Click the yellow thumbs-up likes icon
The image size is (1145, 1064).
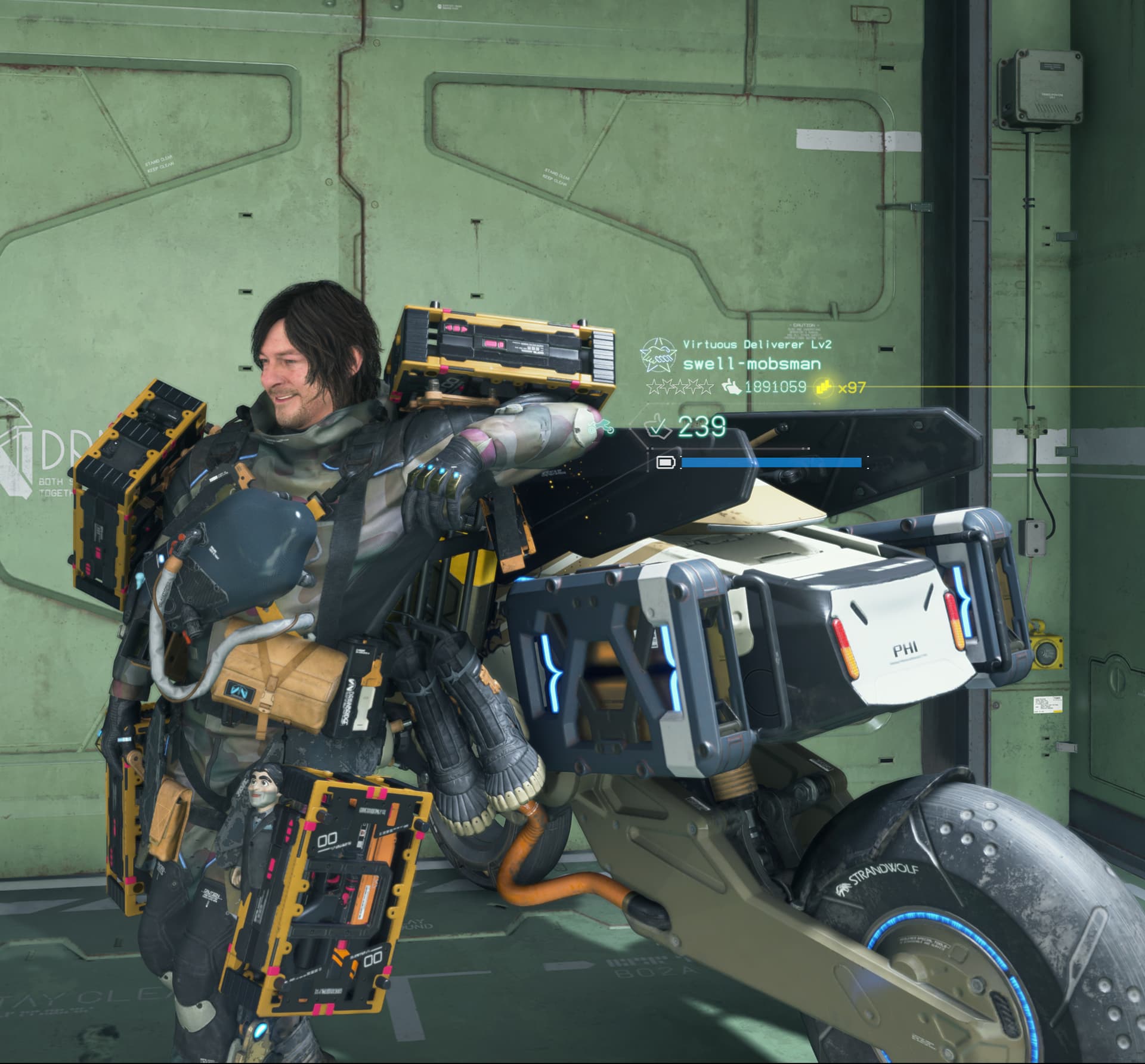824,387
